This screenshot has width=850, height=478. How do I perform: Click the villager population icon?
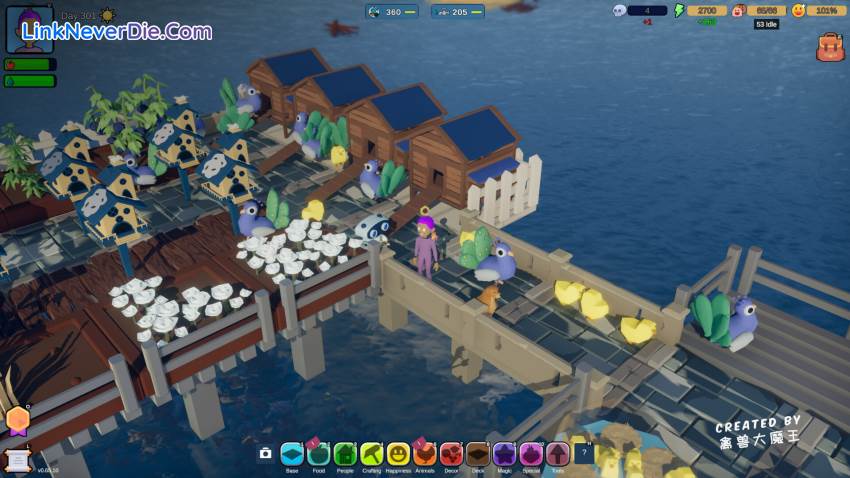coord(738,11)
